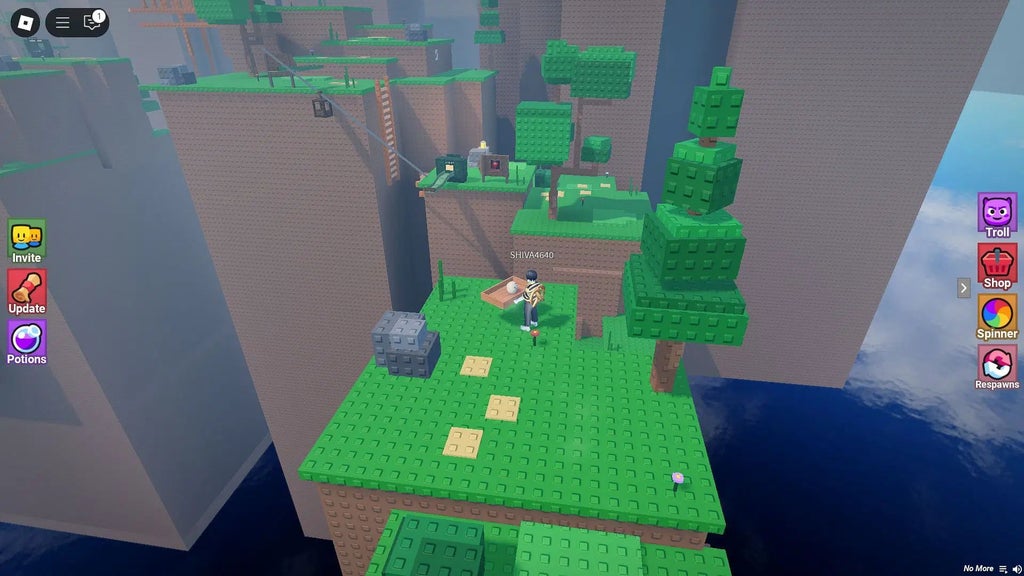Collapse the right-side menu with the arrow
This screenshot has width=1024, height=576.
964,288
